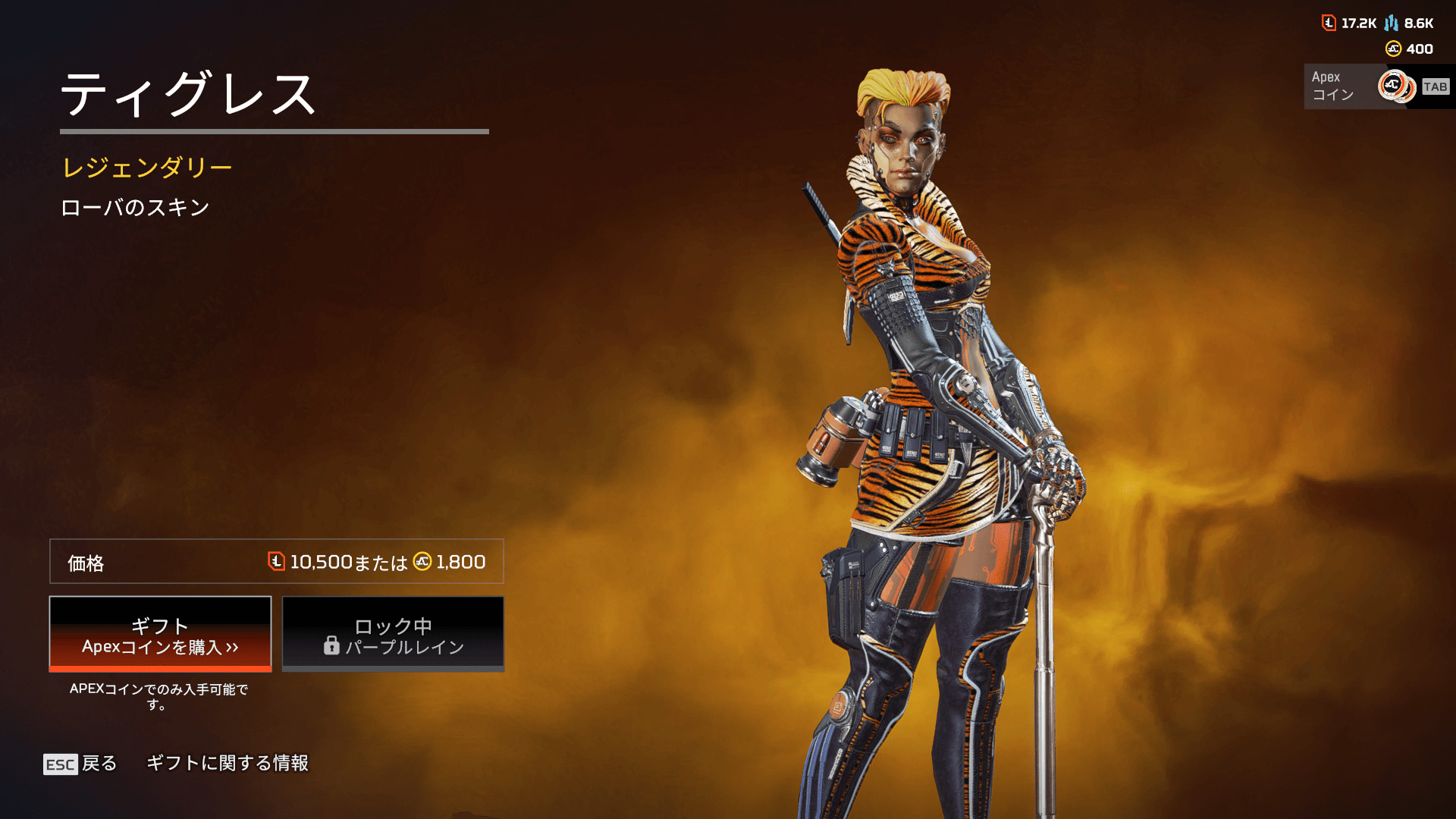Go back with the 戻る button

coord(81,764)
